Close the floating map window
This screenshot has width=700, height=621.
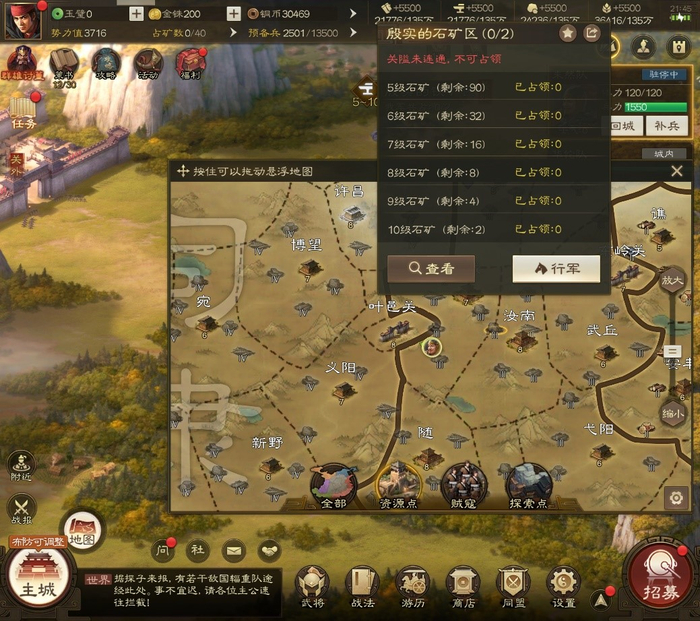coord(677,171)
